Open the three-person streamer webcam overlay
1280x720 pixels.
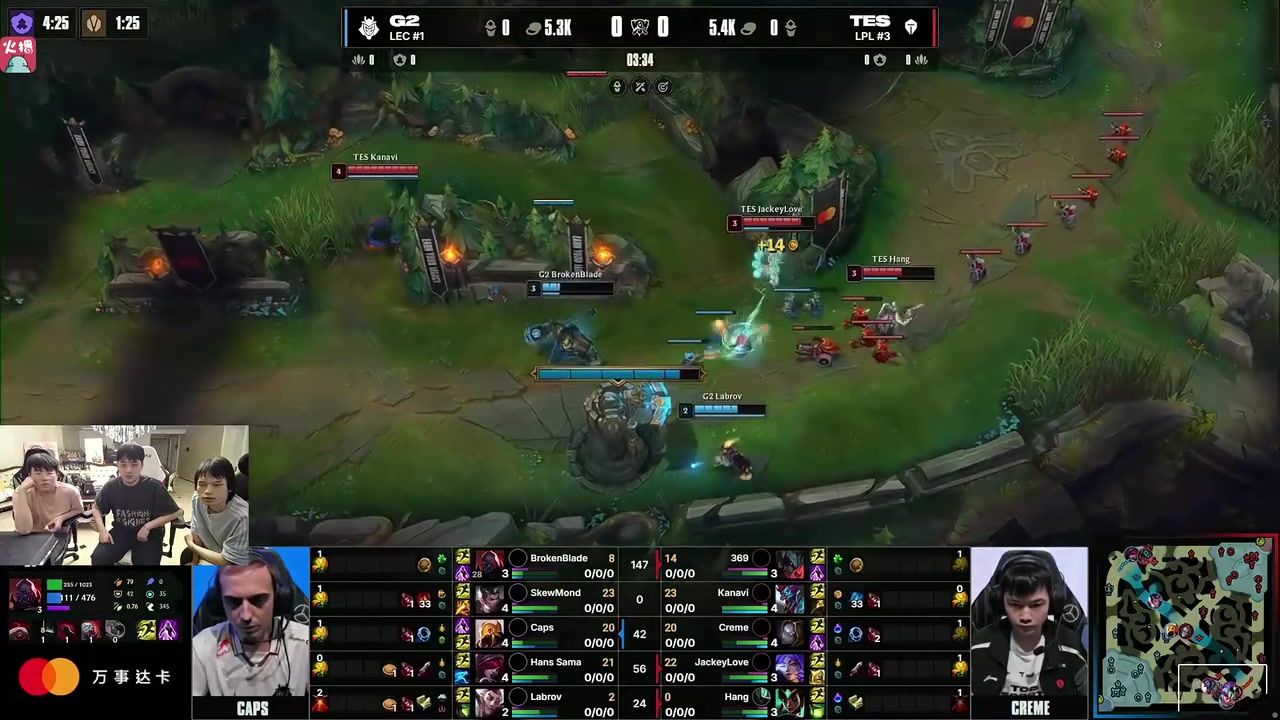point(124,495)
